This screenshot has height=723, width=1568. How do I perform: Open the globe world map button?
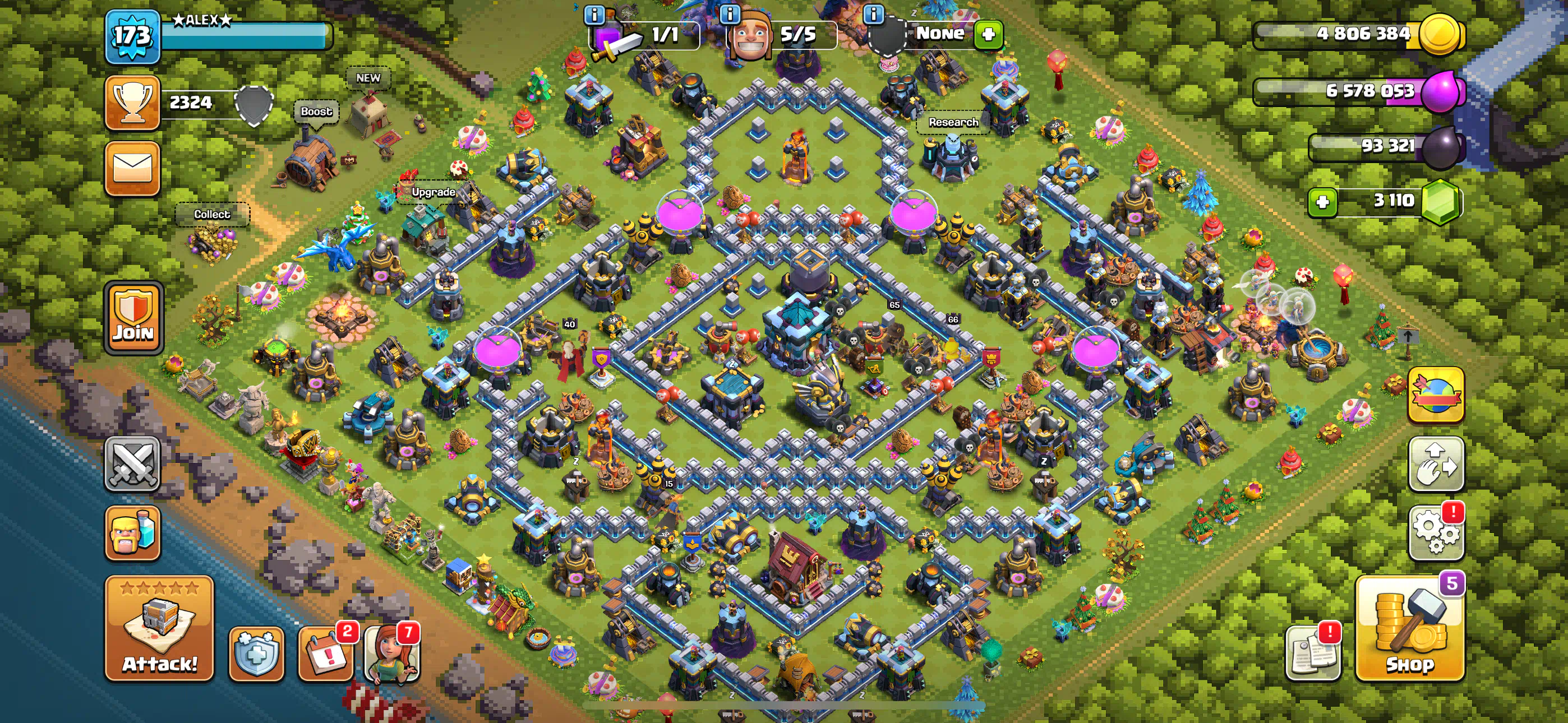tap(1435, 395)
